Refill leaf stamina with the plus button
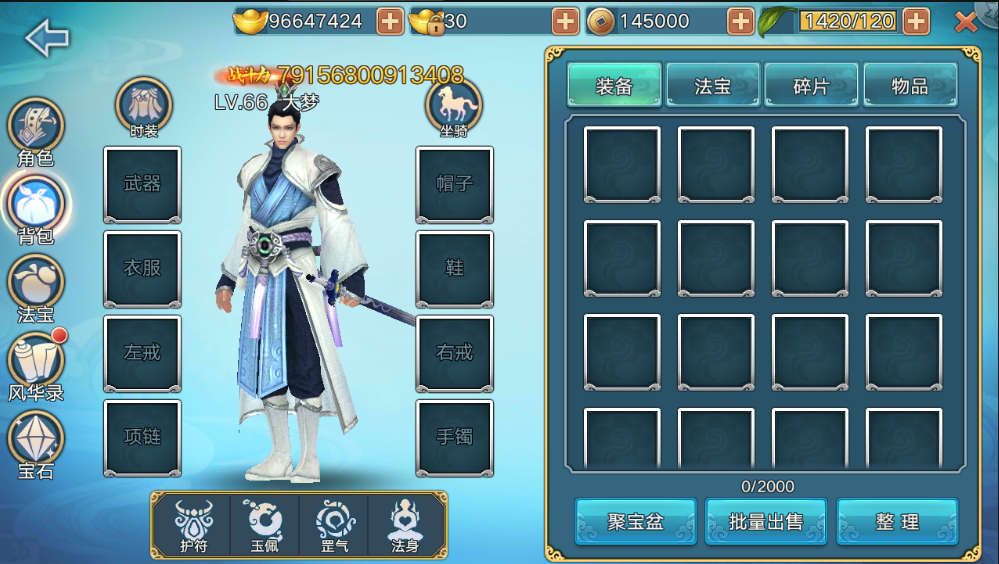Image resolution: width=999 pixels, height=564 pixels. [x=916, y=21]
